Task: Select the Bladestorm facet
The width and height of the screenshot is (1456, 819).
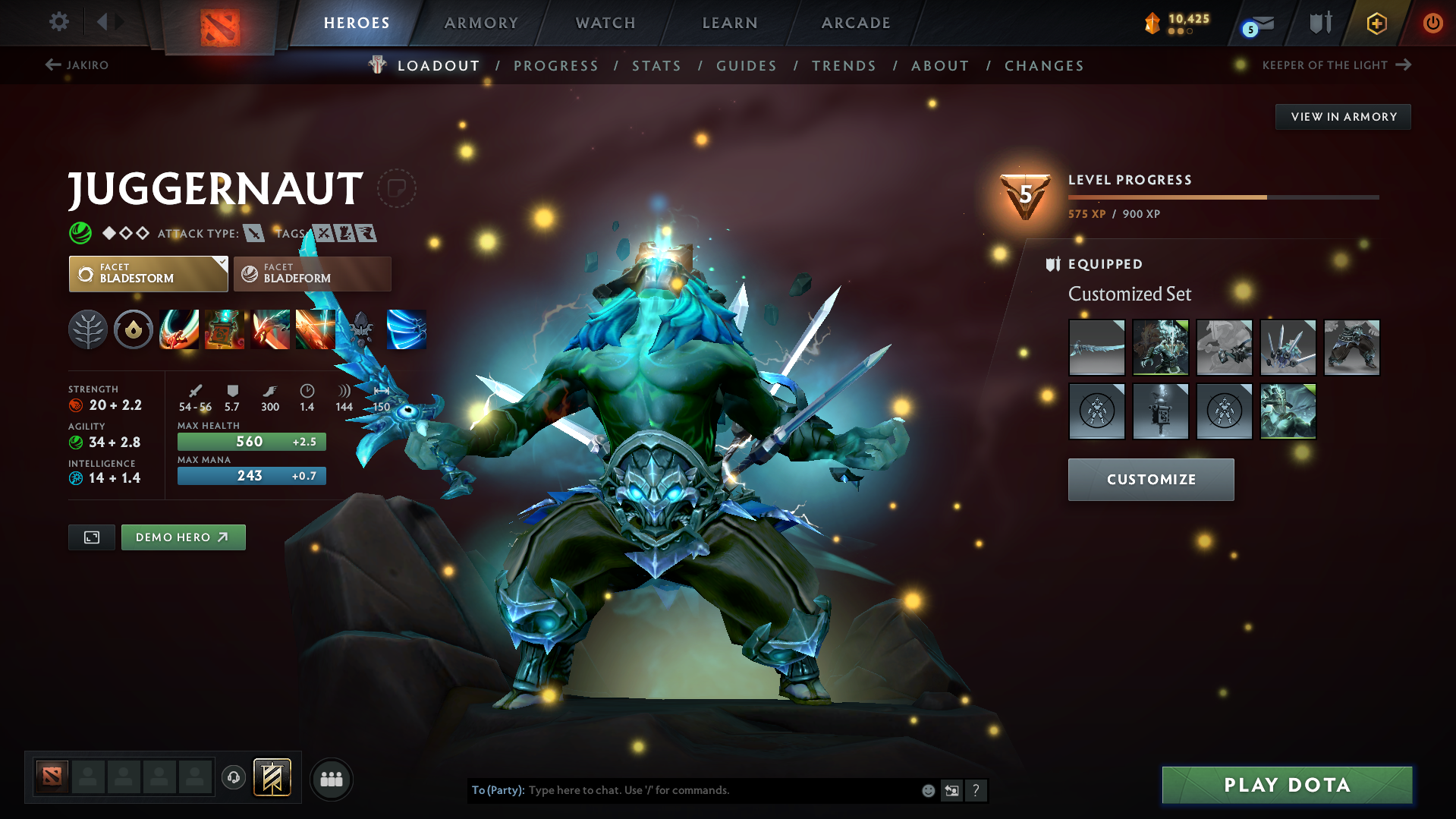Action: (148, 273)
